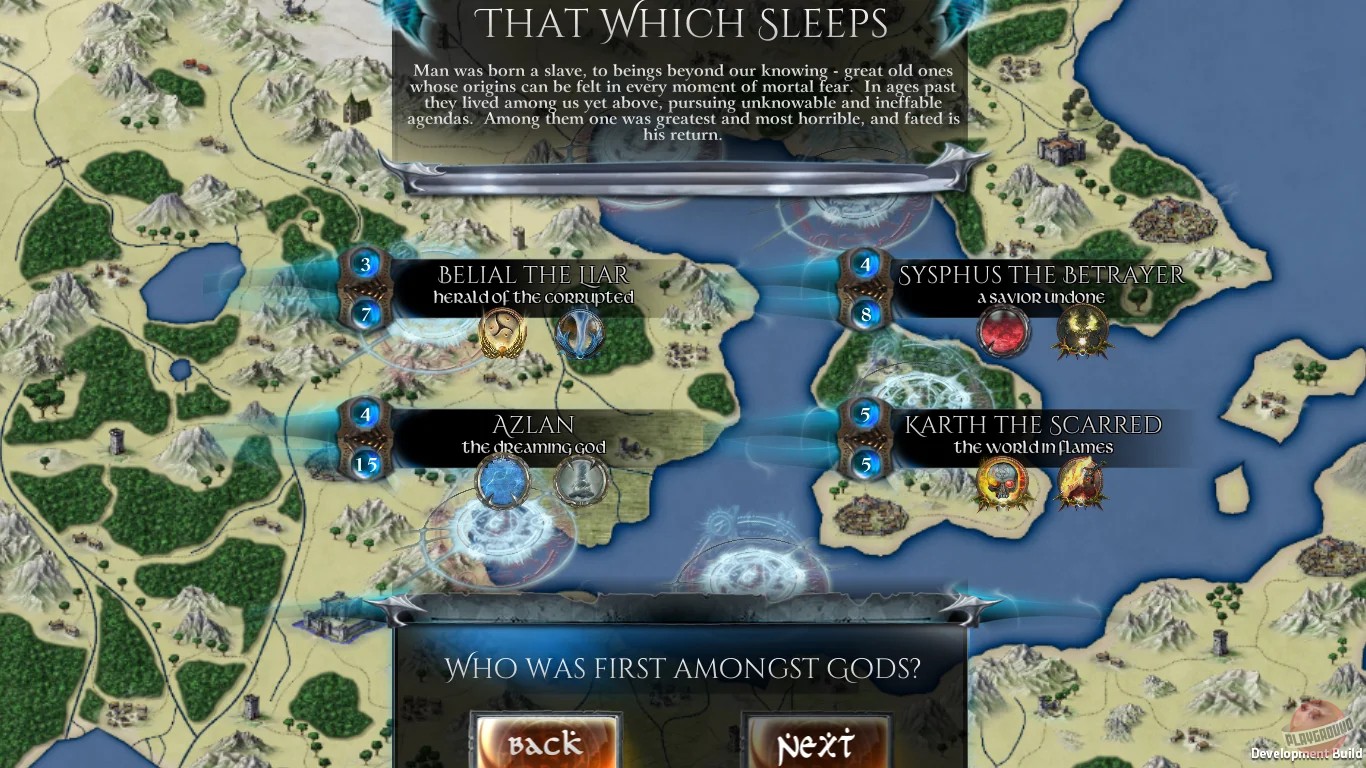Select Azlan's grey statue emblem

578,481
